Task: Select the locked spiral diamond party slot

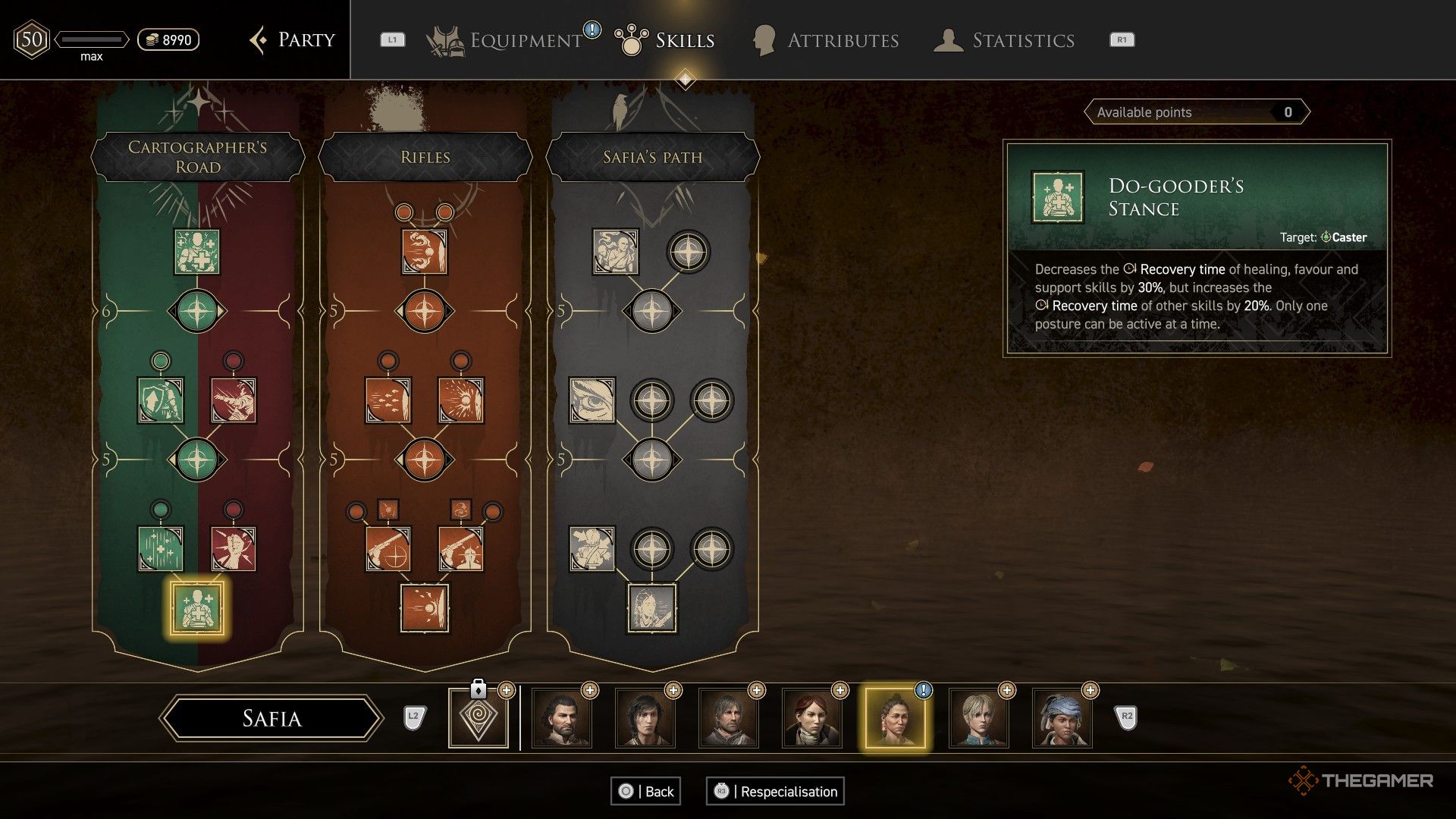Action: pos(478,717)
